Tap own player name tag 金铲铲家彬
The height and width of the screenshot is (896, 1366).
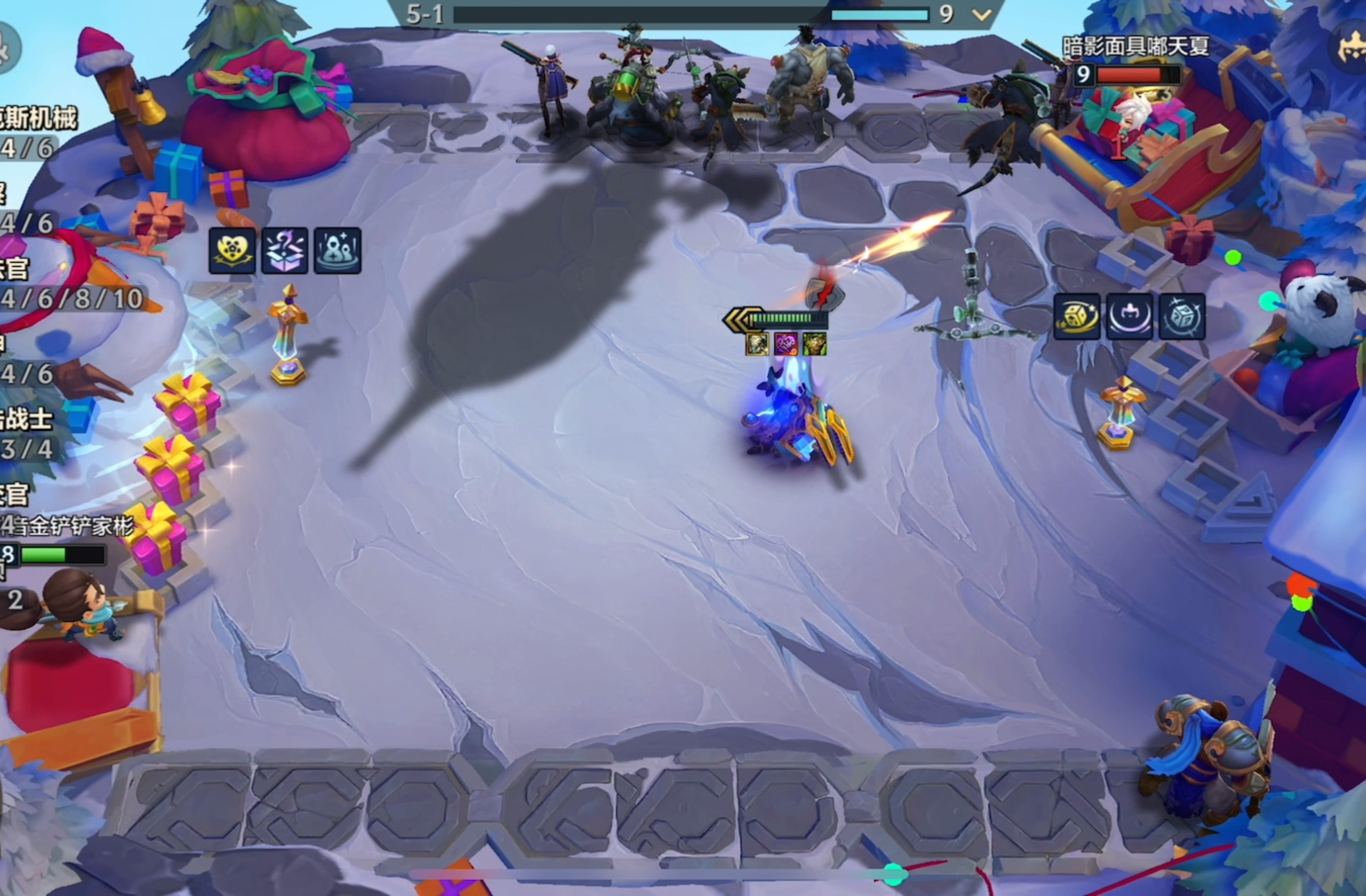(x=72, y=526)
